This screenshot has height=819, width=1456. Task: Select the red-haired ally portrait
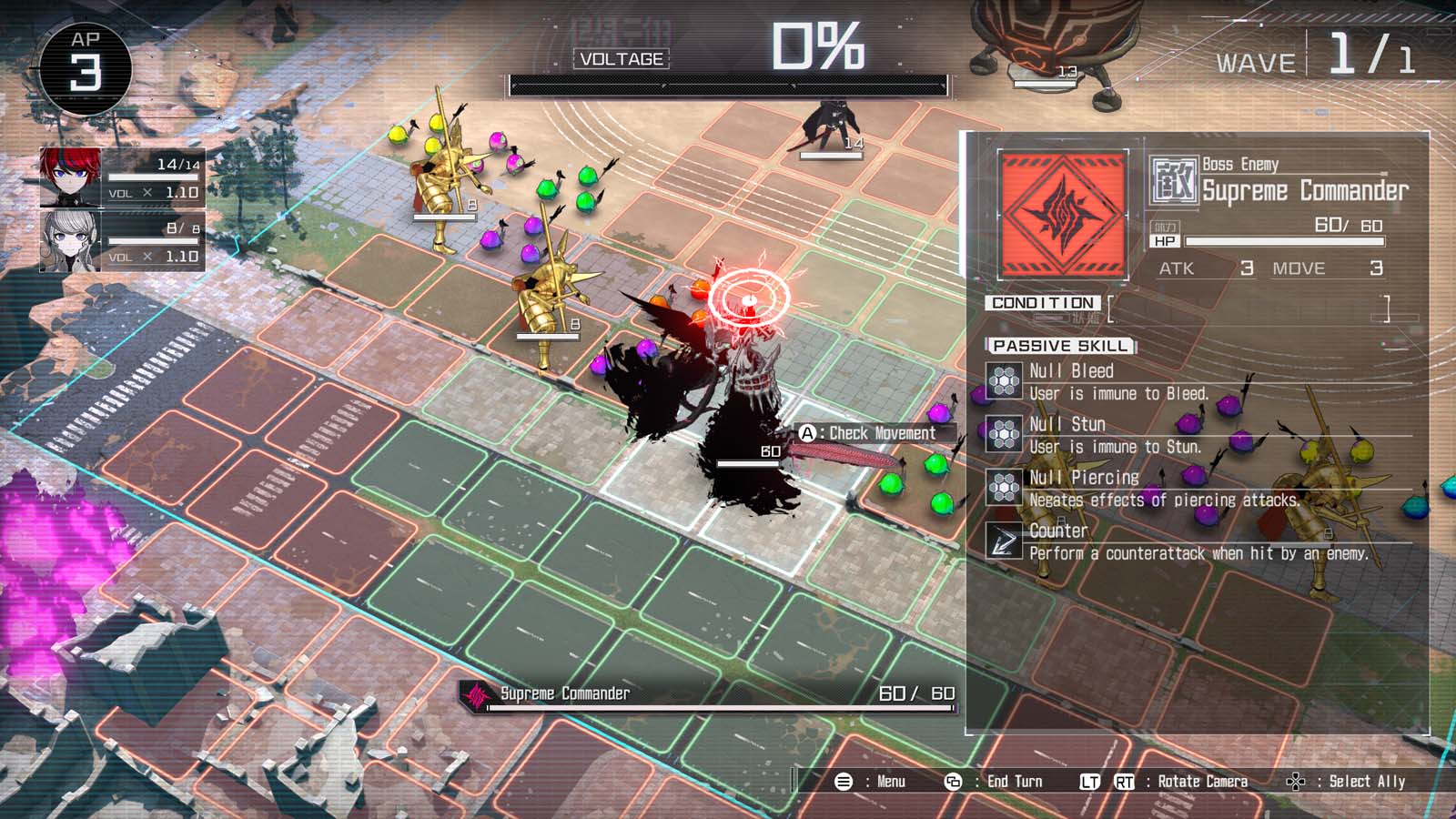(70, 177)
